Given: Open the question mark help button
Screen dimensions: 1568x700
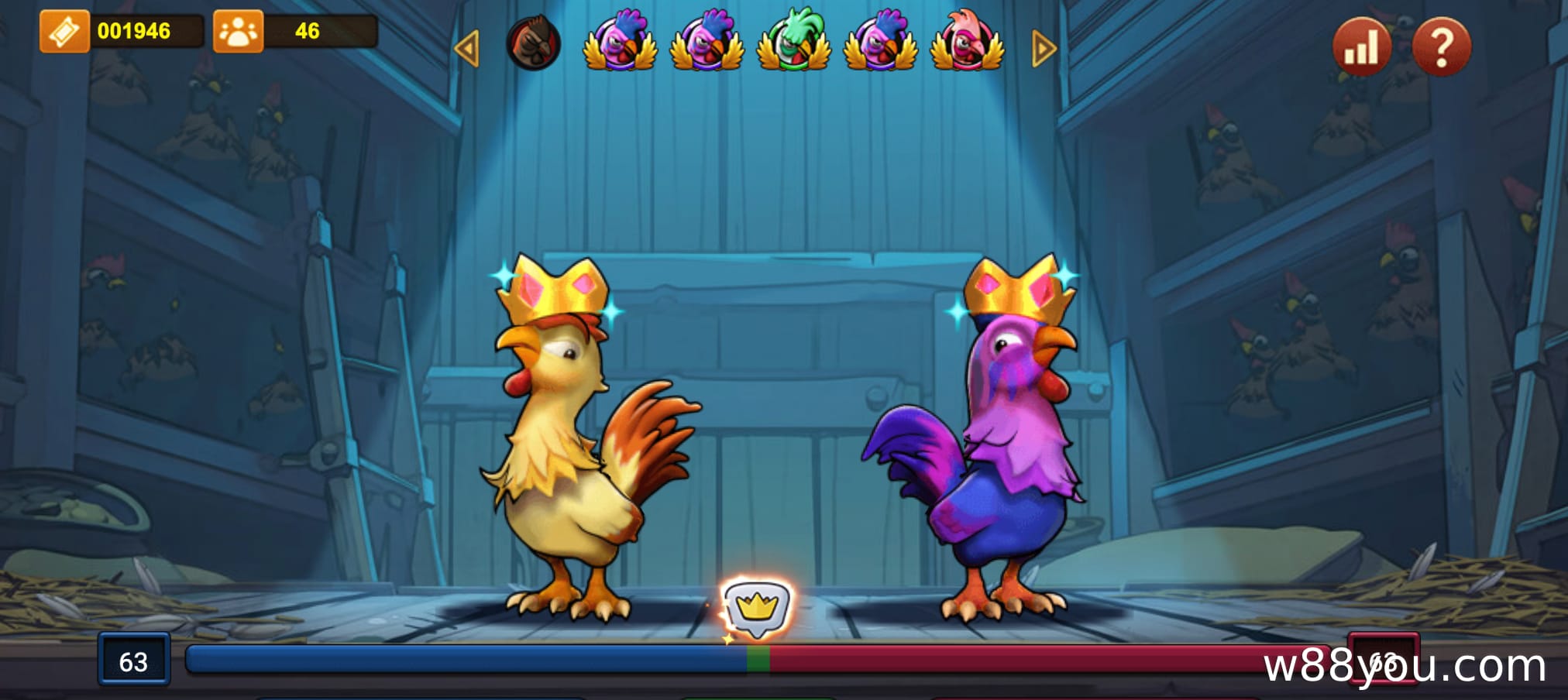Looking at the screenshot, I should tap(1441, 47).
